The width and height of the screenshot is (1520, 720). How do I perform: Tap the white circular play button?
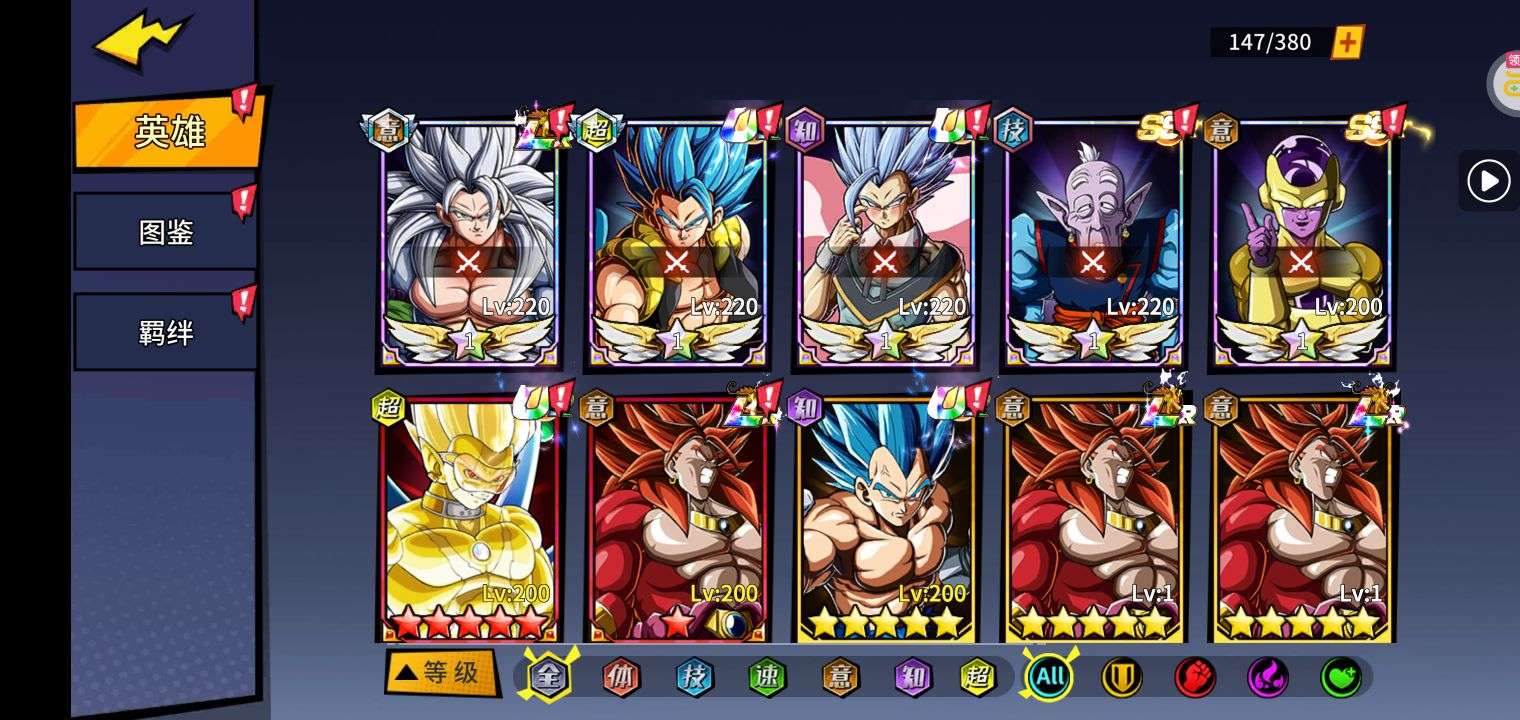click(1488, 181)
